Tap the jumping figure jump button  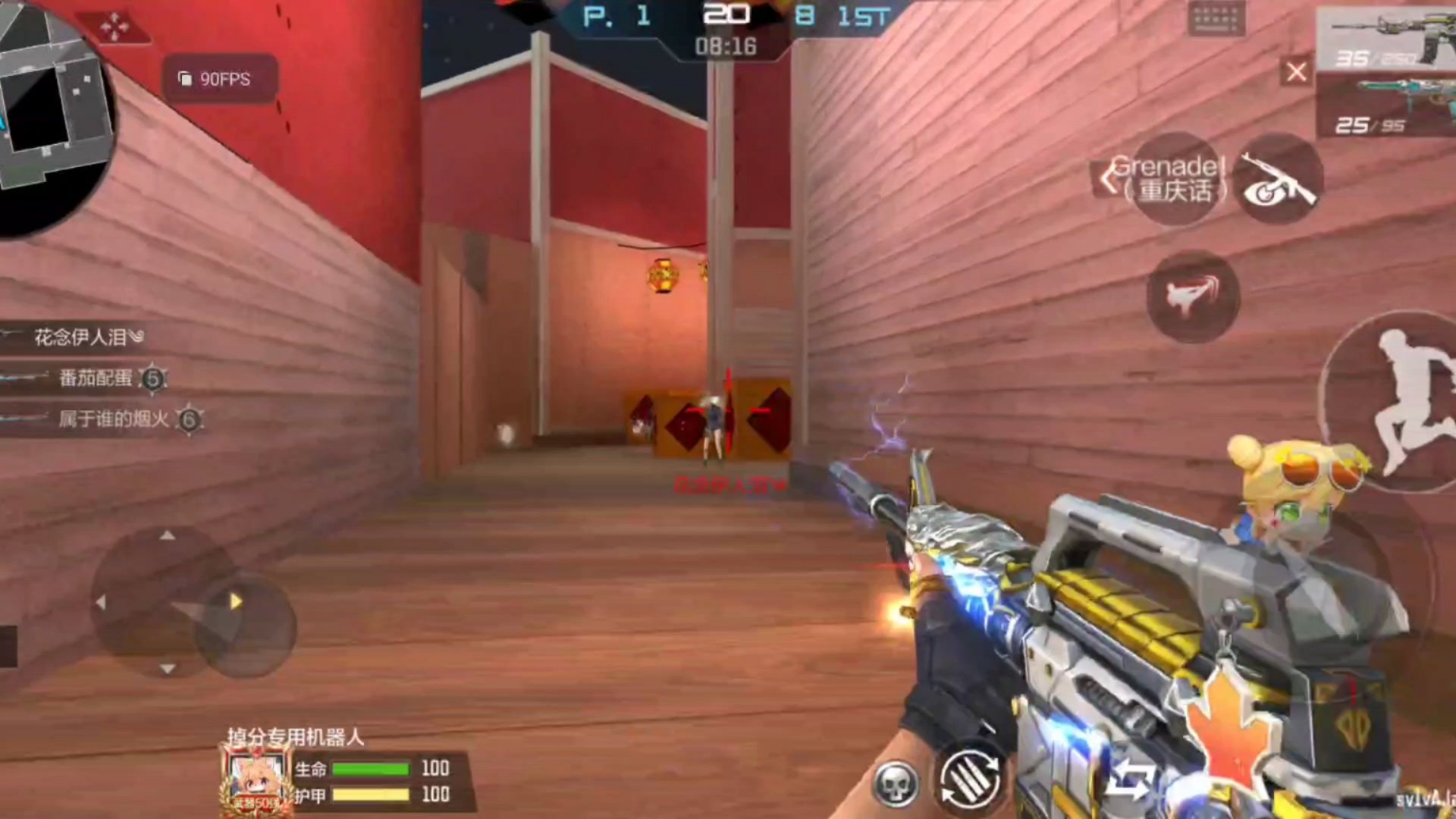tap(1403, 402)
